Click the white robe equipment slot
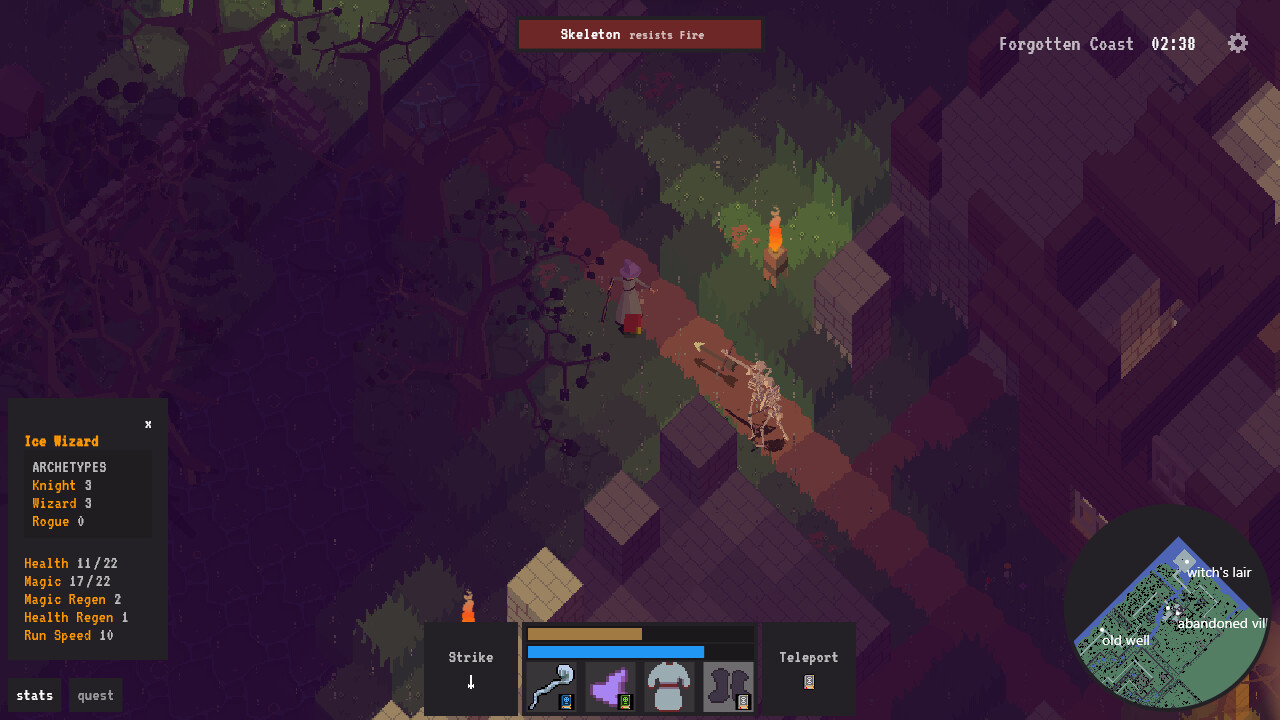This screenshot has width=1280, height=720. [669, 687]
